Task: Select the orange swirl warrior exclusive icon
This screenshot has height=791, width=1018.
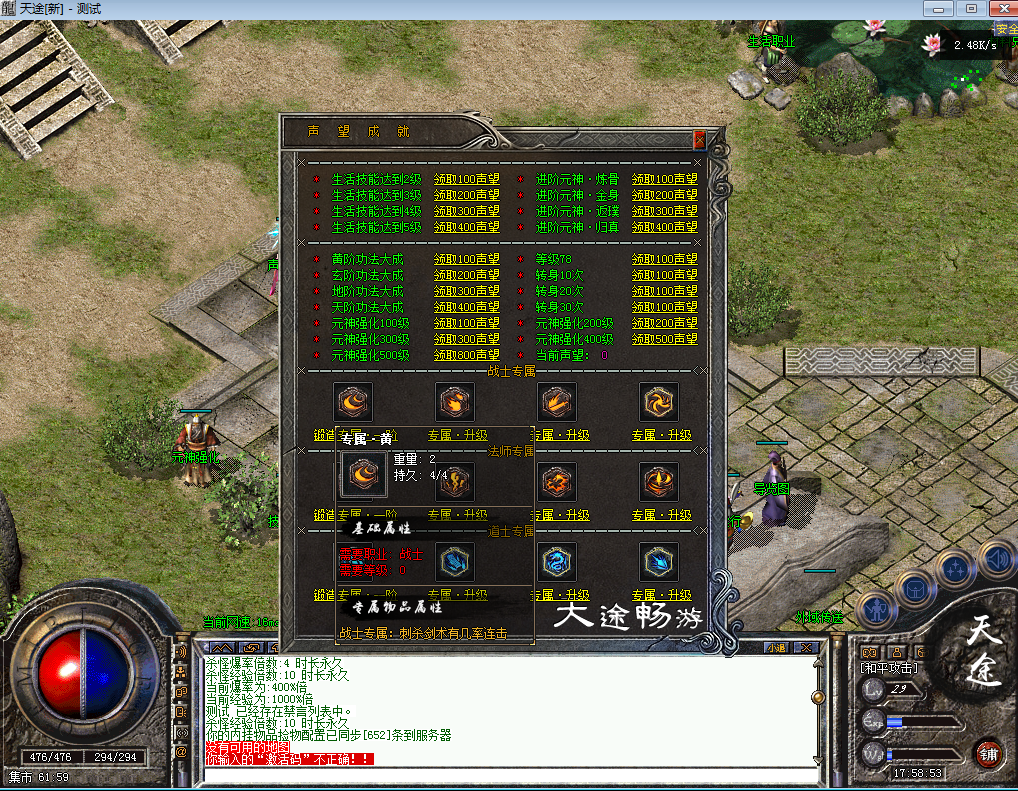Action: [659, 402]
